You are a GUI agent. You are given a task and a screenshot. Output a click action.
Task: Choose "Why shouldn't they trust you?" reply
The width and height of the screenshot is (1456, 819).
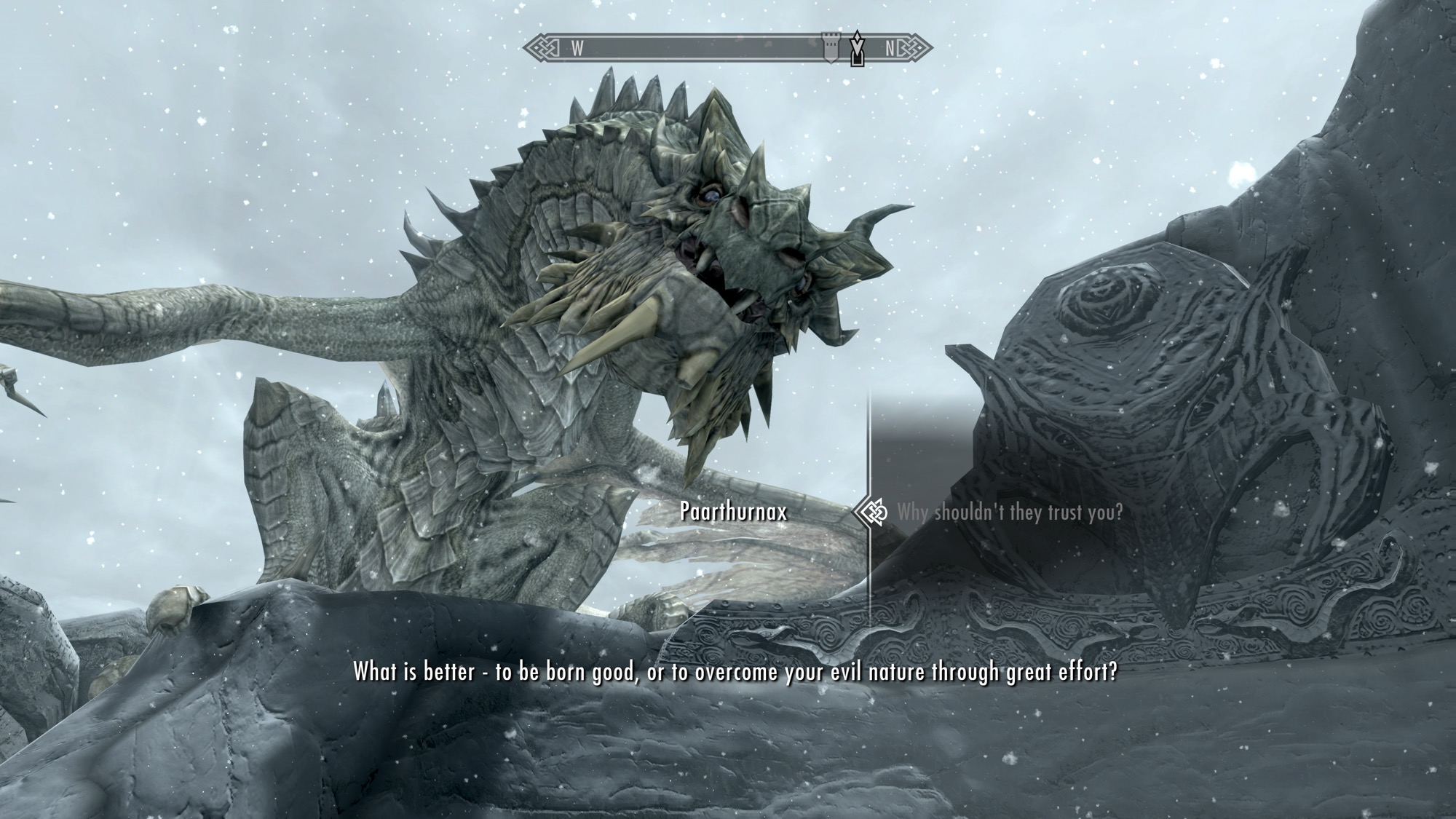point(1009,513)
